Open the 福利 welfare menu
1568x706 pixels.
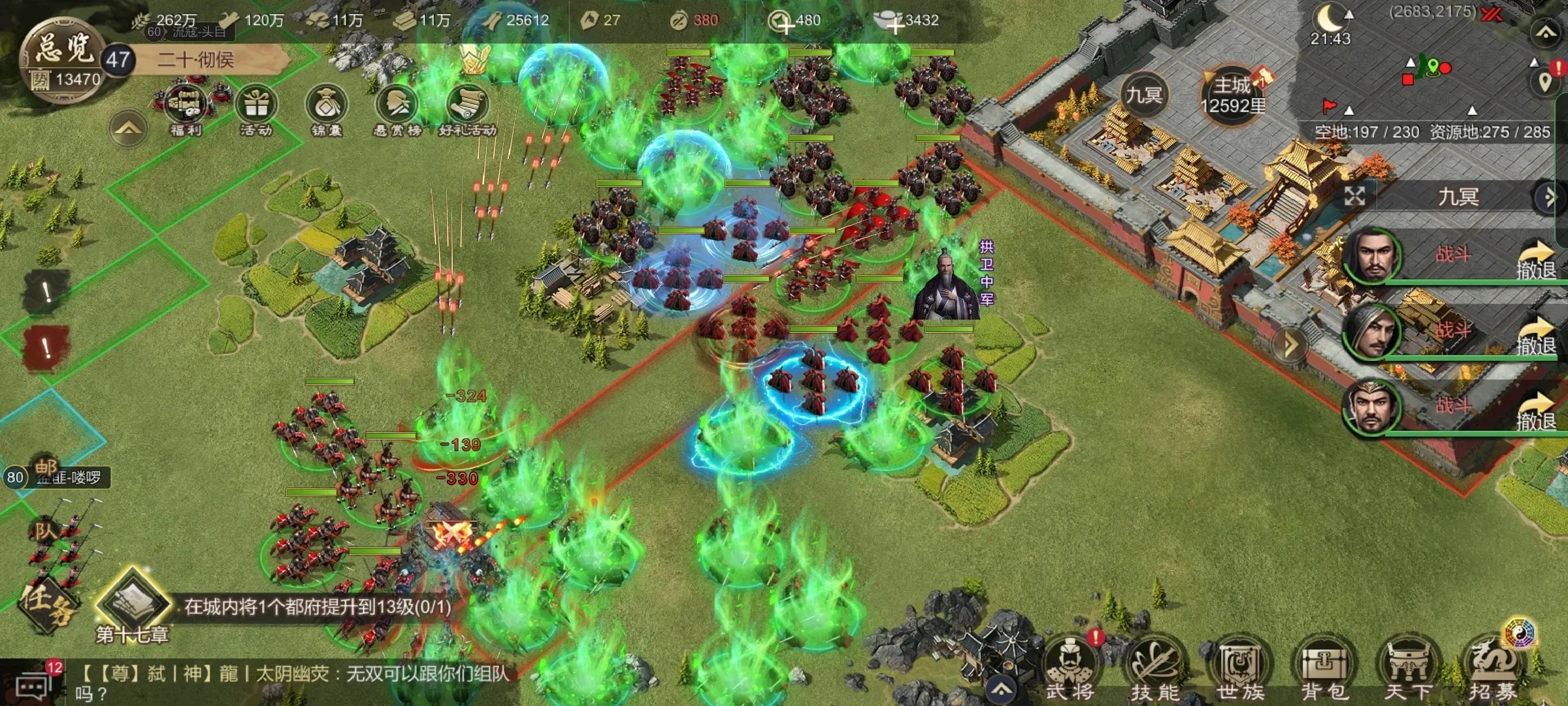pyautogui.click(x=186, y=108)
